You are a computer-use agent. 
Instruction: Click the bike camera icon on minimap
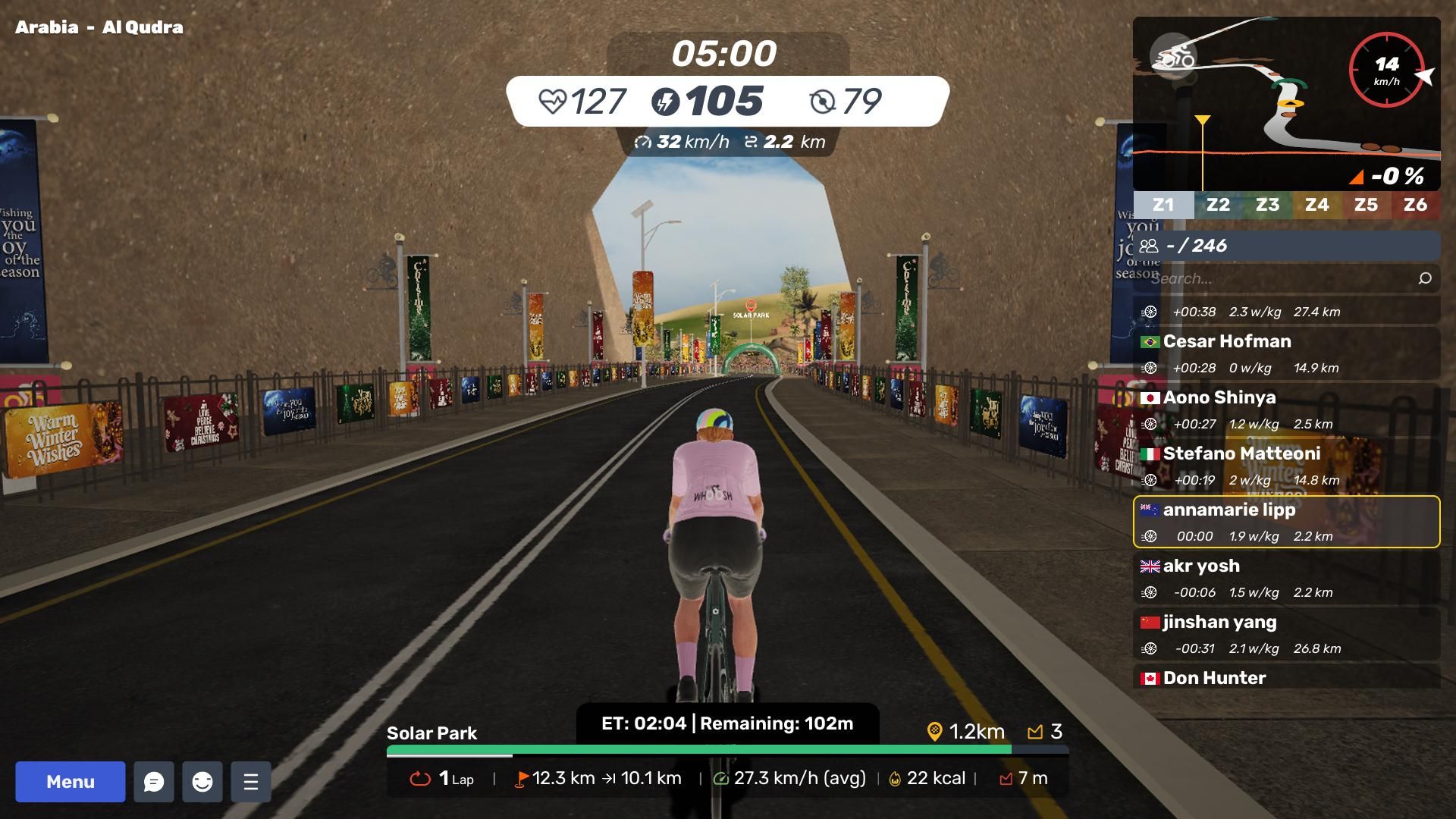pyautogui.click(x=1172, y=56)
